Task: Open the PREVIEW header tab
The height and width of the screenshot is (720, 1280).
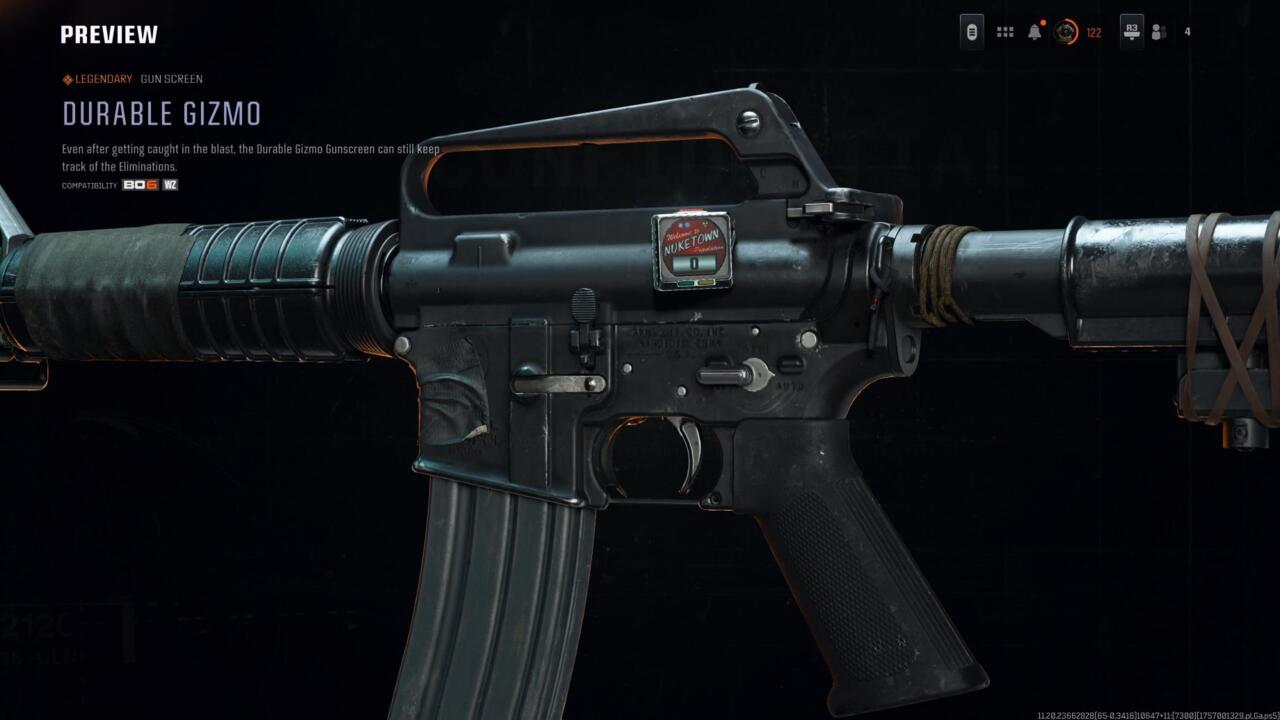Action: pos(108,33)
